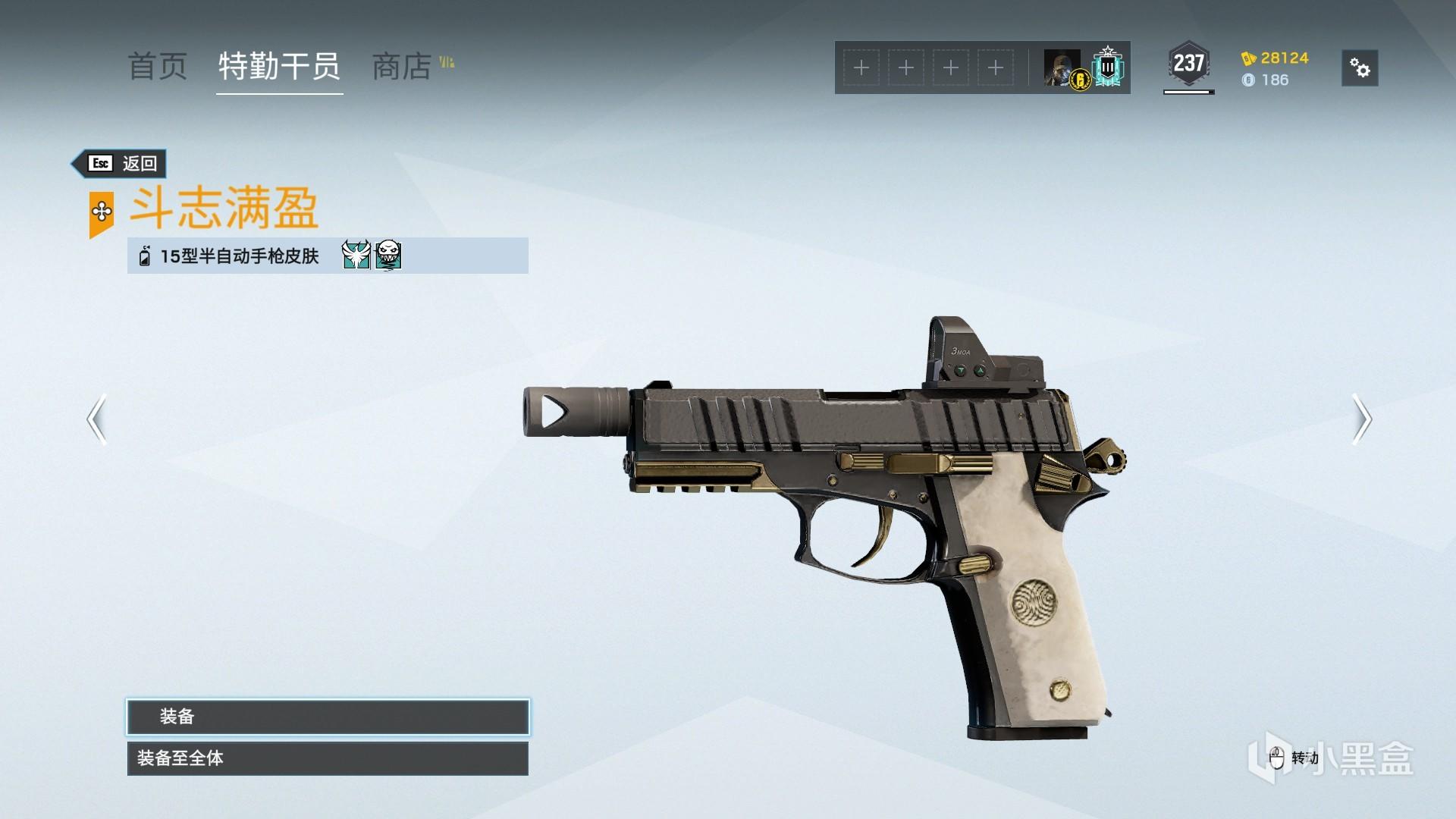
Task: View the level 237 clearance badge
Action: [x=1188, y=64]
